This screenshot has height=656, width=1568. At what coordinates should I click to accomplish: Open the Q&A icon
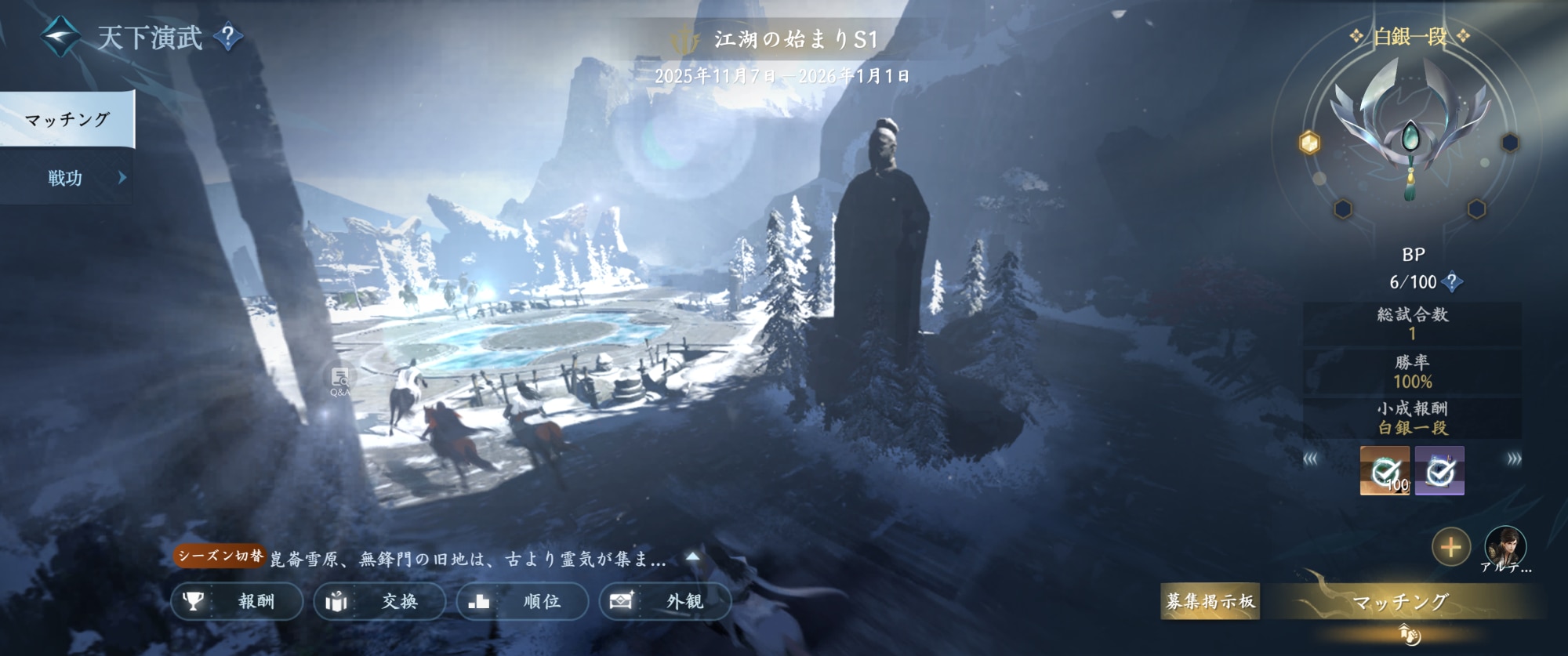click(340, 381)
